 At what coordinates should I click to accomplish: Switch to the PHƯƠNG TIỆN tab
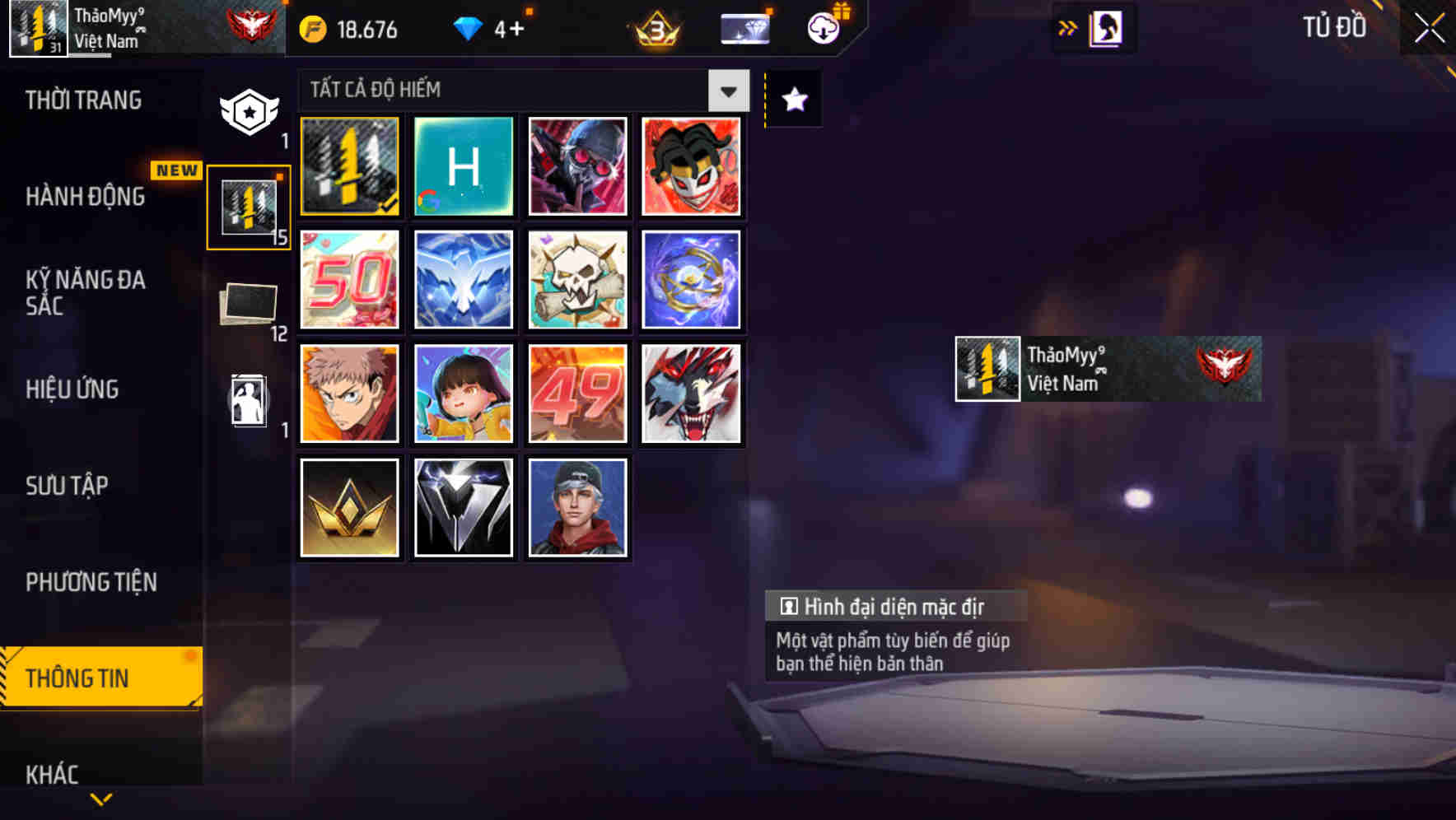(92, 581)
